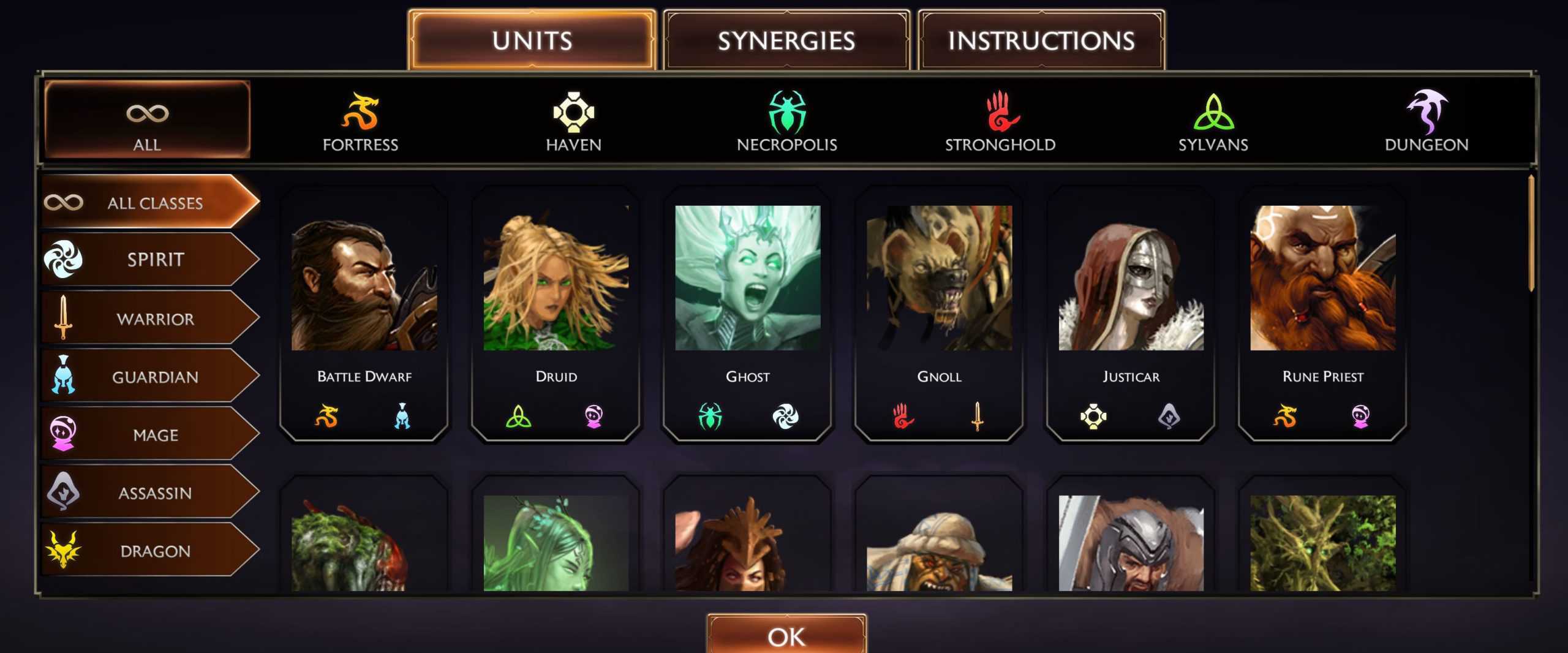The height and width of the screenshot is (653, 1568).
Task: Open the Battle Dwarf unit card
Action: click(364, 312)
